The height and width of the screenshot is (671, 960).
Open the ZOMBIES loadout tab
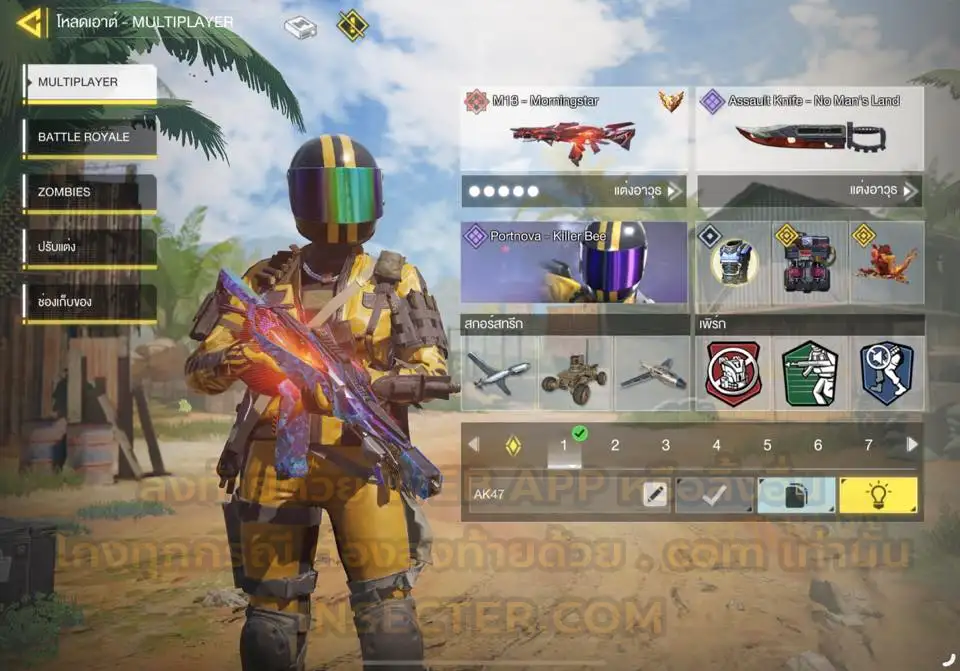[89, 192]
